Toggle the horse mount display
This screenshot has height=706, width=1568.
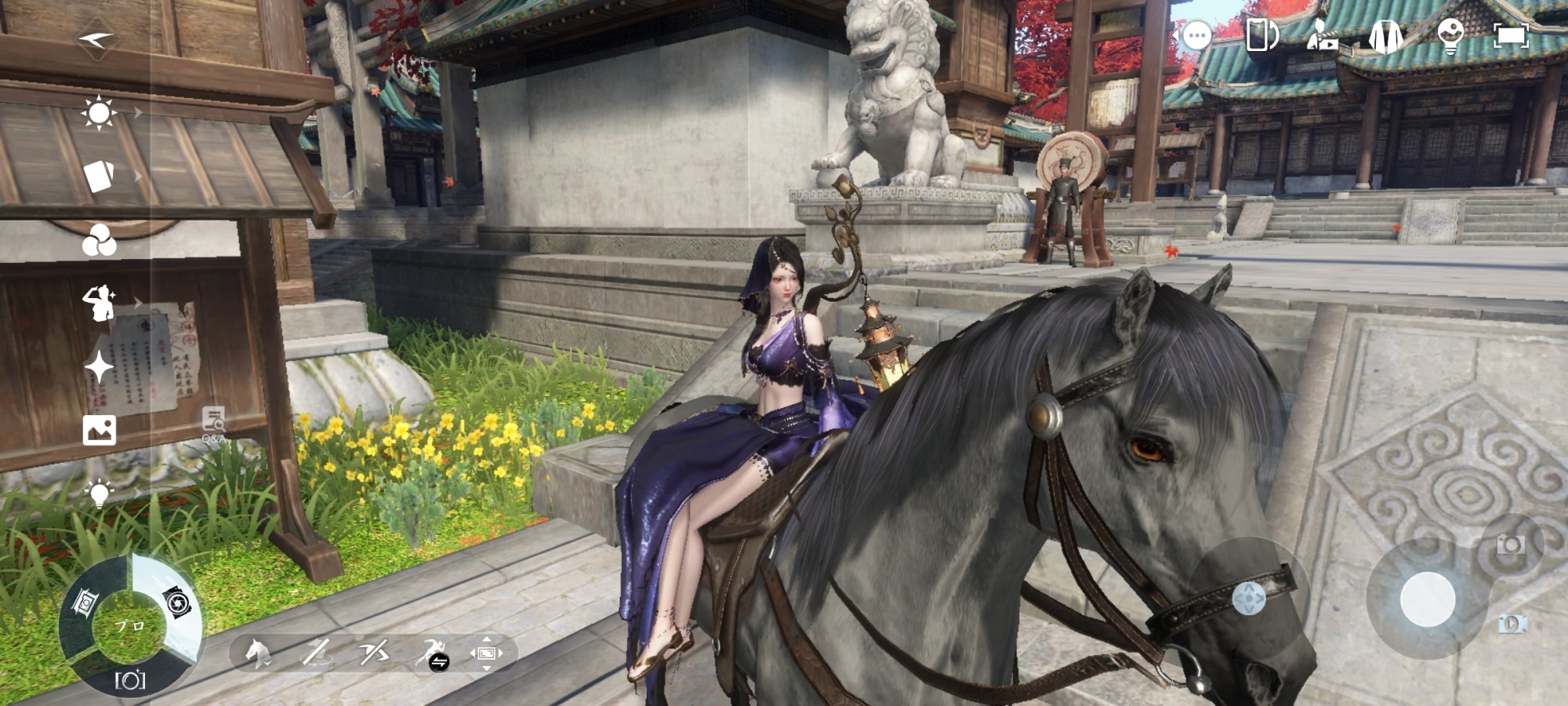point(257,653)
